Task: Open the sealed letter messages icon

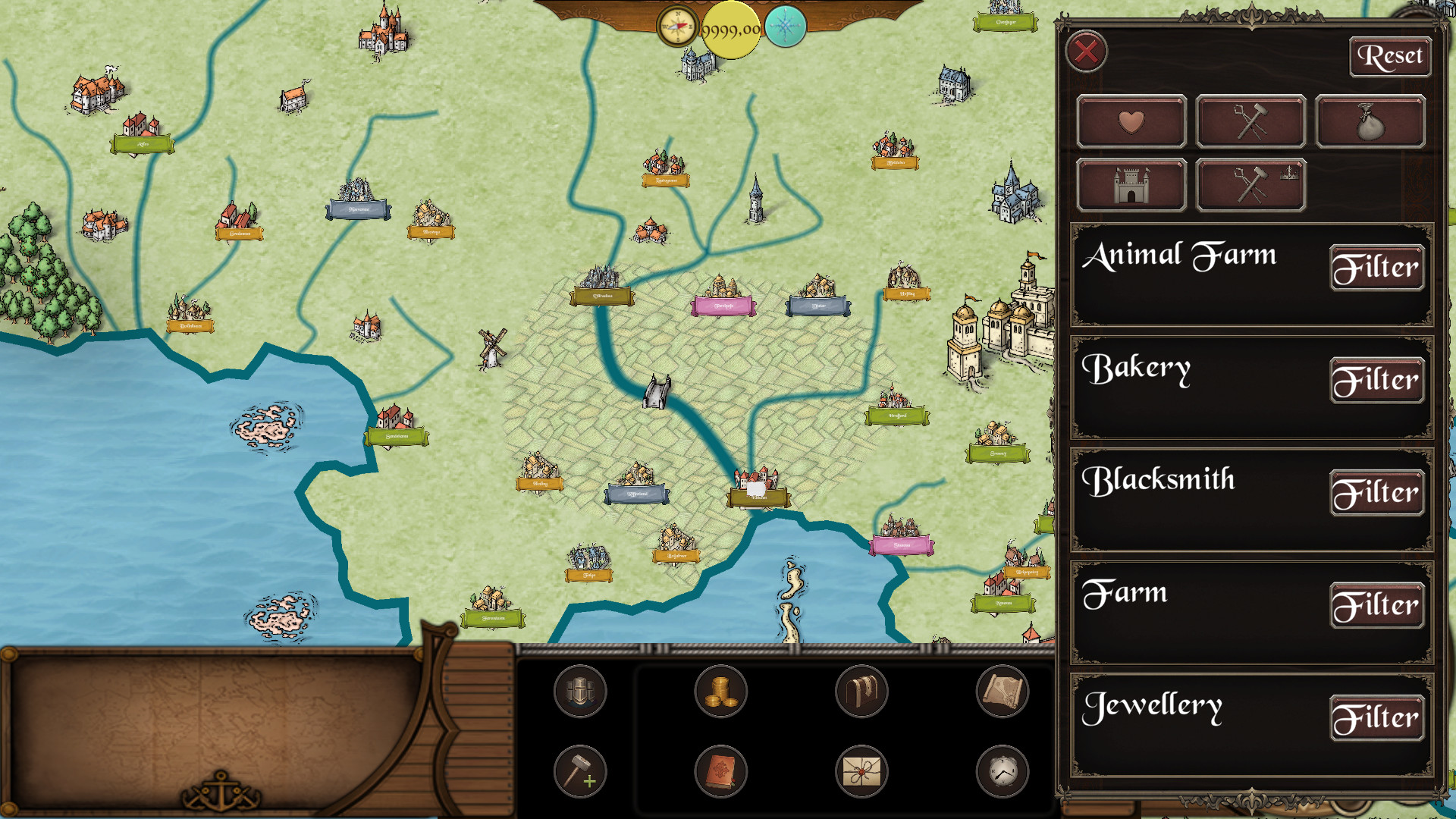Action: [862, 771]
